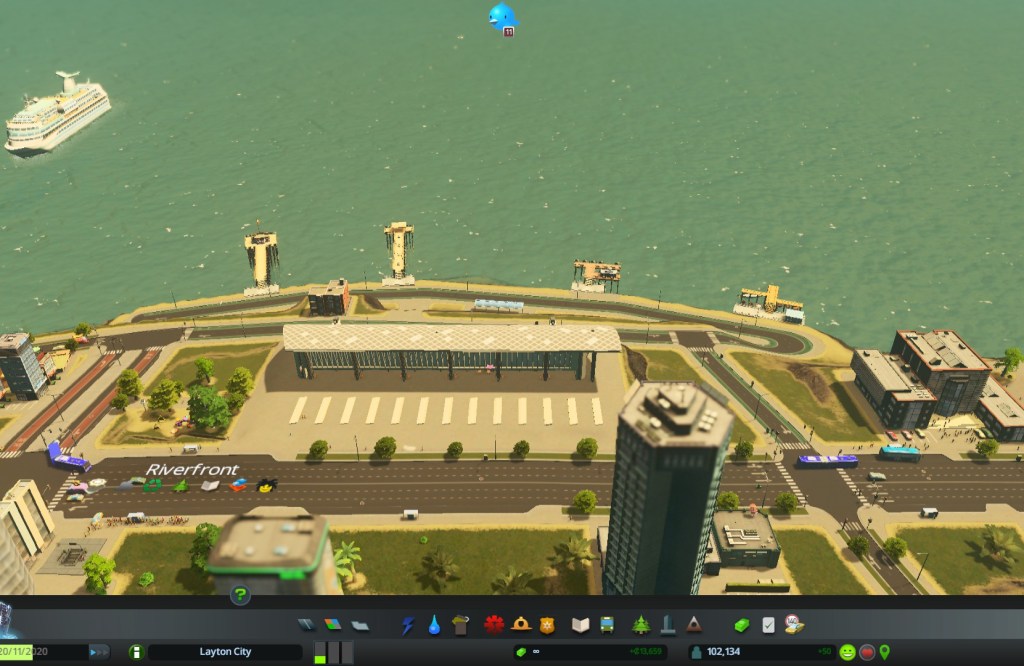Open the Unique Buildings menu
Image resolution: width=1024 pixels, height=666 pixels.
pyautogui.click(x=667, y=625)
